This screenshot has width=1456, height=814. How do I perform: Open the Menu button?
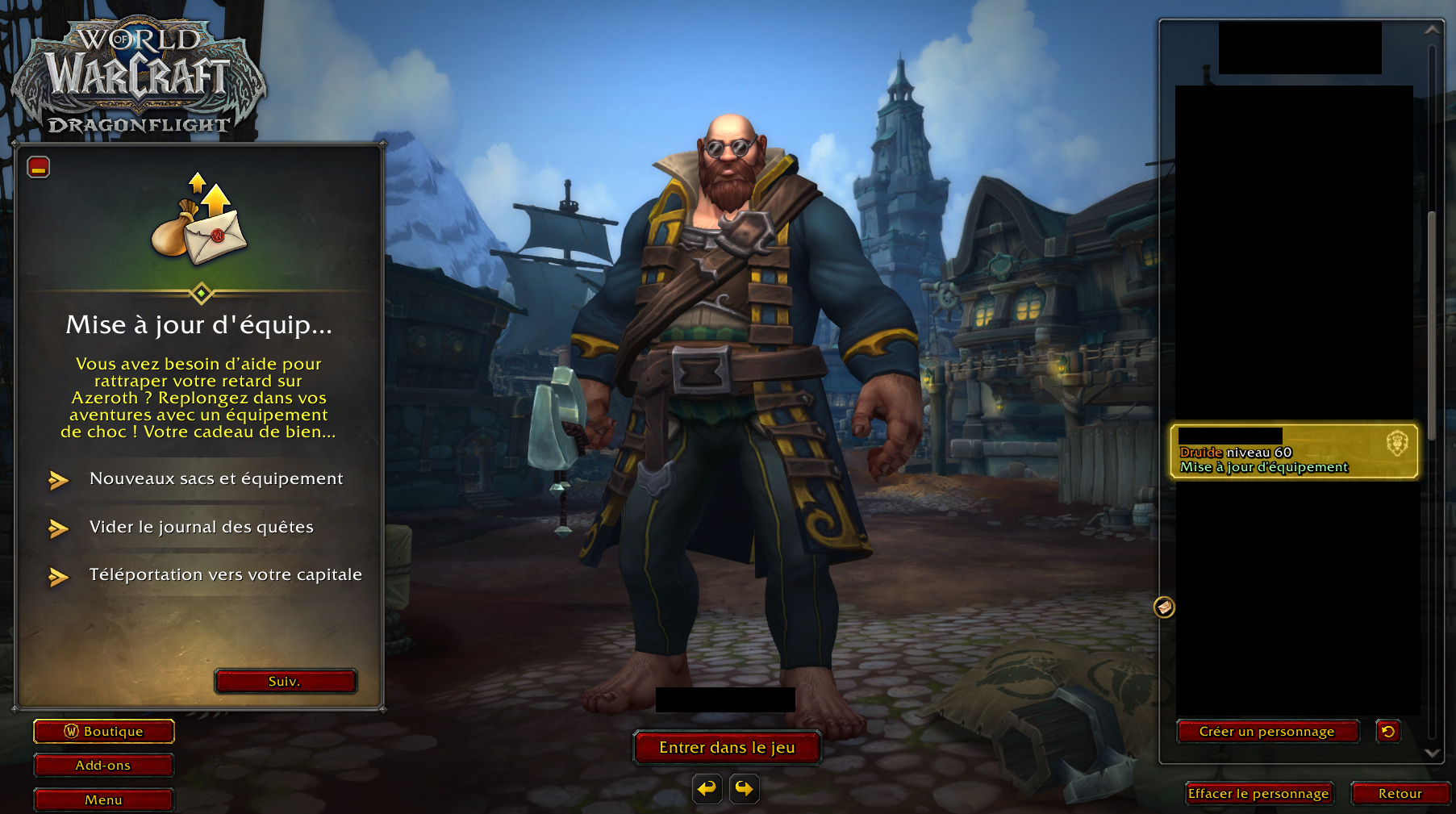(x=104, y=800)
